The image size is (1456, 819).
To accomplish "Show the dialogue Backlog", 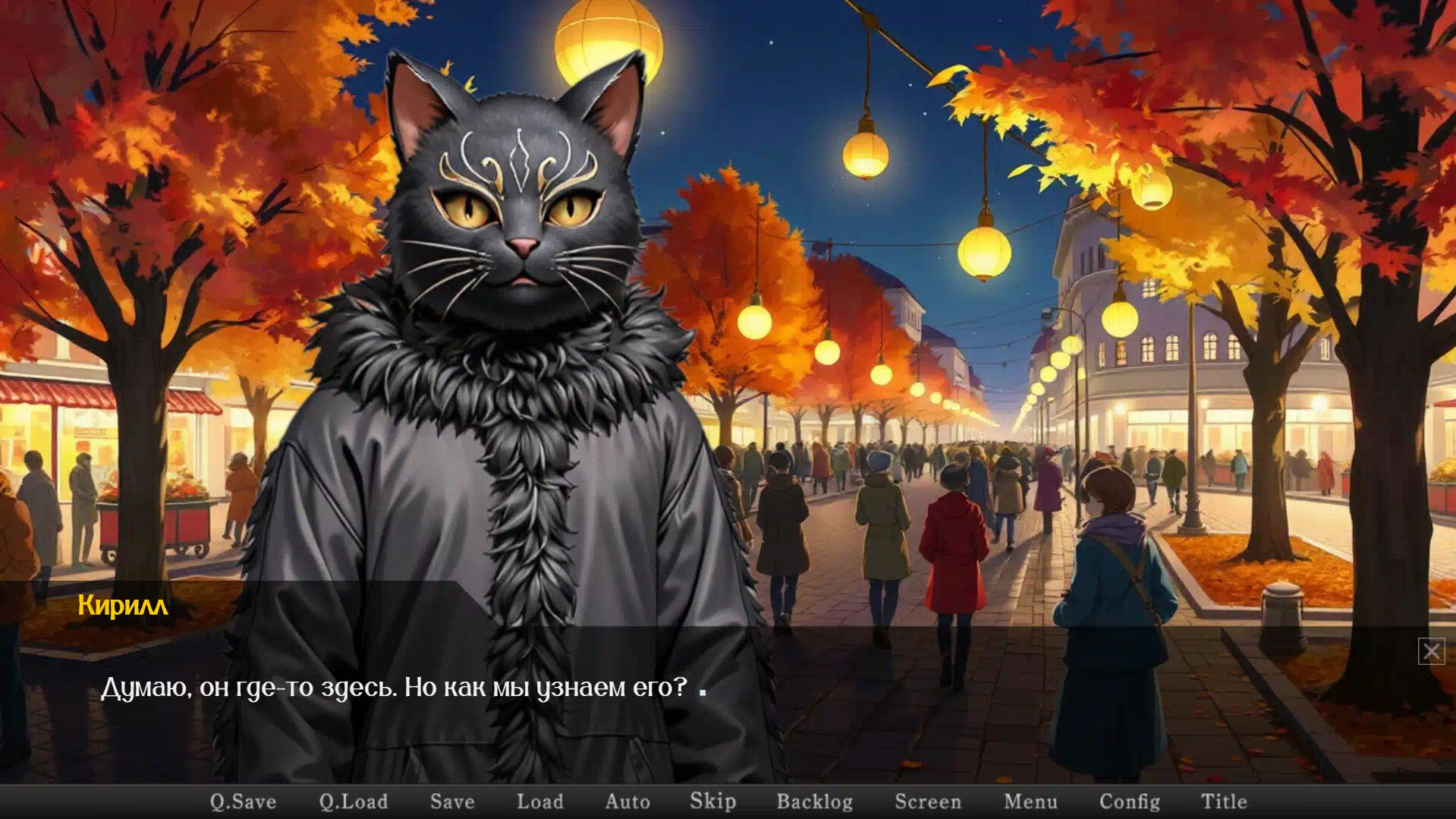I will pyautogui.click(x=814, y=802).
